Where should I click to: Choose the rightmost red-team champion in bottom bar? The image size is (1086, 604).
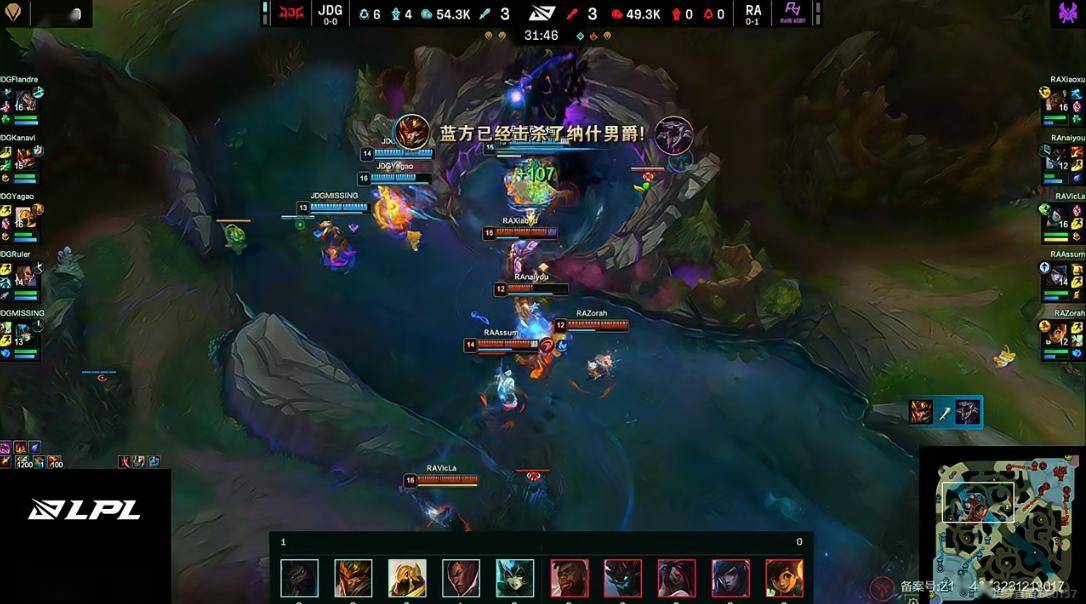coord(784,578)
